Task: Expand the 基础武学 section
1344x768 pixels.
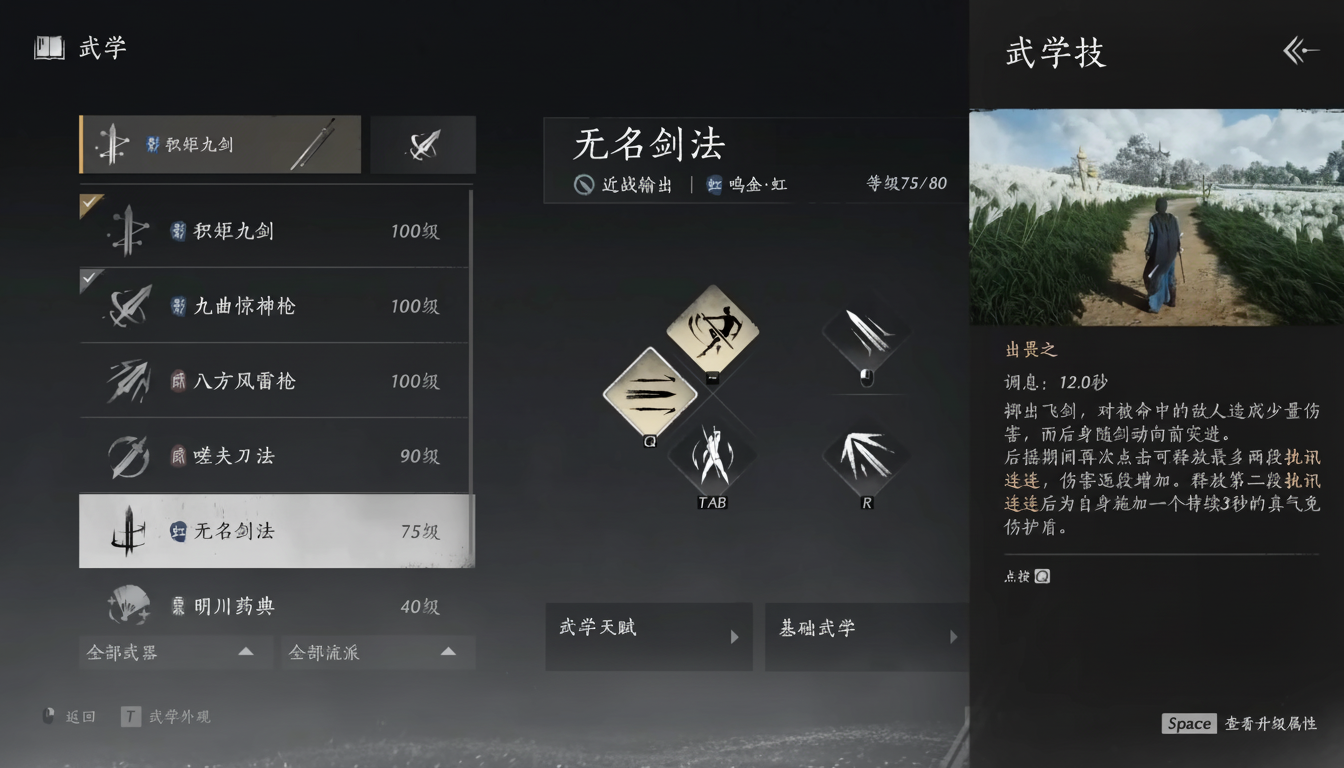Action: coord(867,637)
